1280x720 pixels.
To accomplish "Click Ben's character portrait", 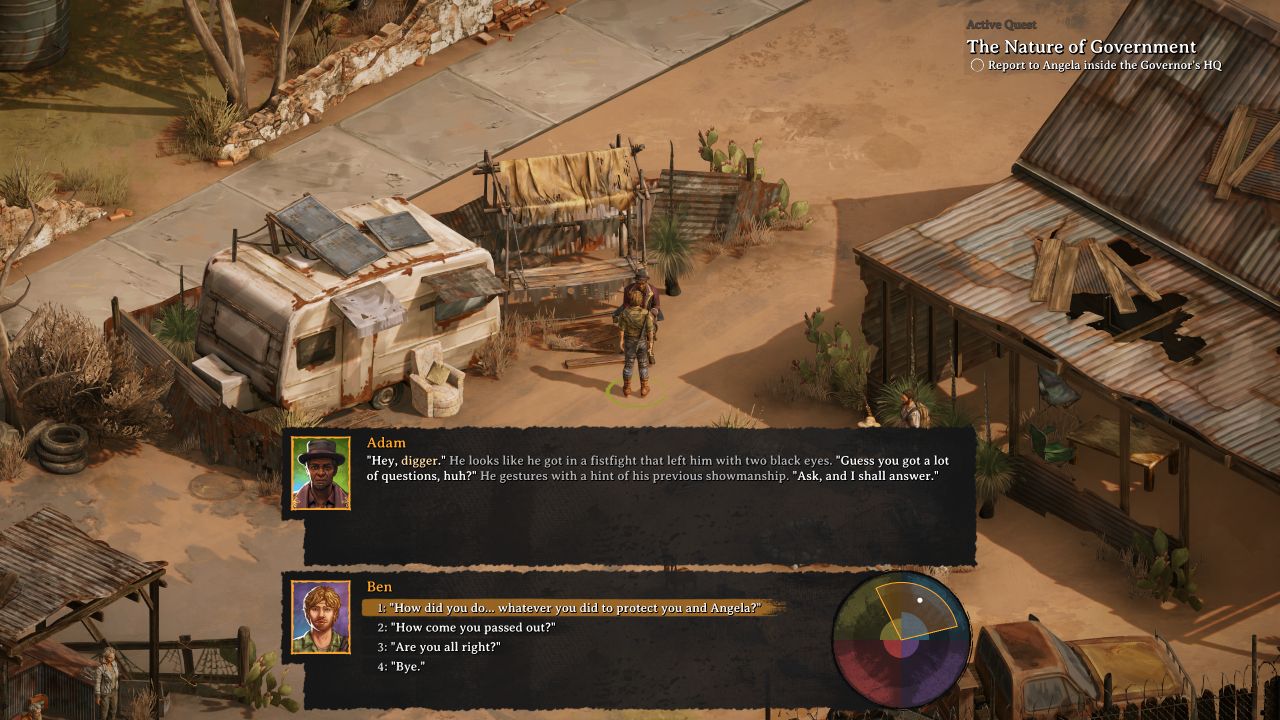I will pyautogui.click(x=321, y=617).
